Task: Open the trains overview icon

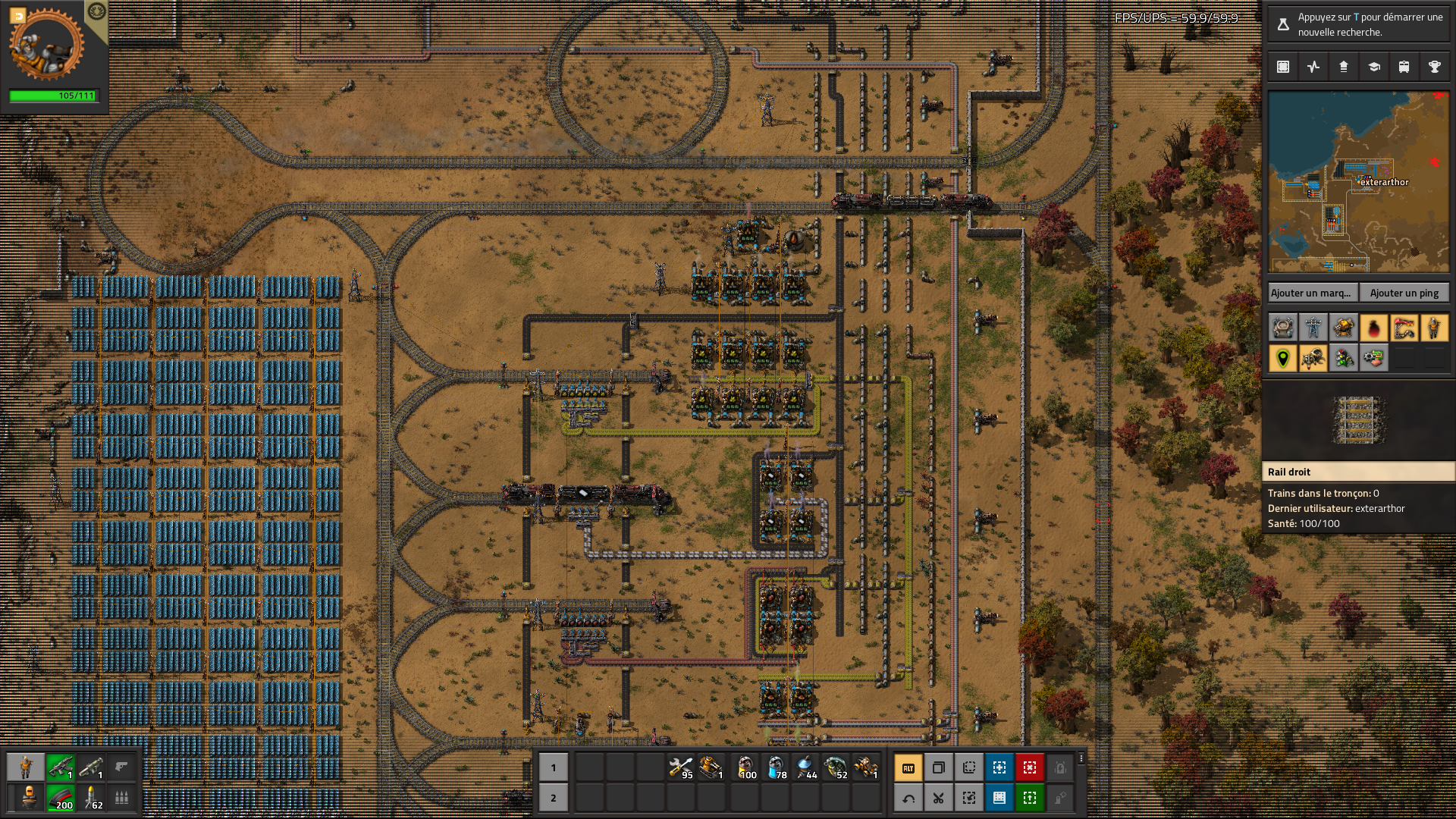Action: tap(1404, 67)
